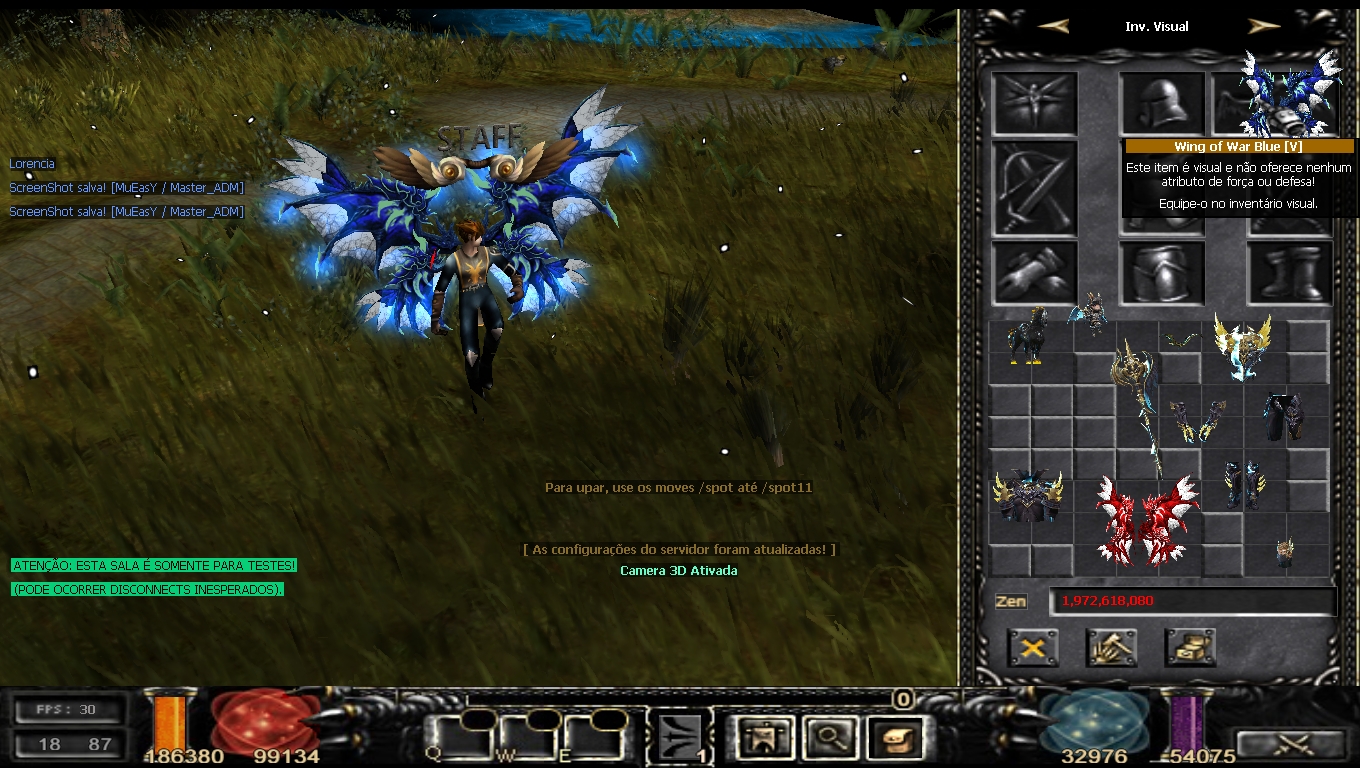The width and height of the screenshot is (1360, 768).
Task: Select the gloves equipment slot
Action: [1034, 272]
